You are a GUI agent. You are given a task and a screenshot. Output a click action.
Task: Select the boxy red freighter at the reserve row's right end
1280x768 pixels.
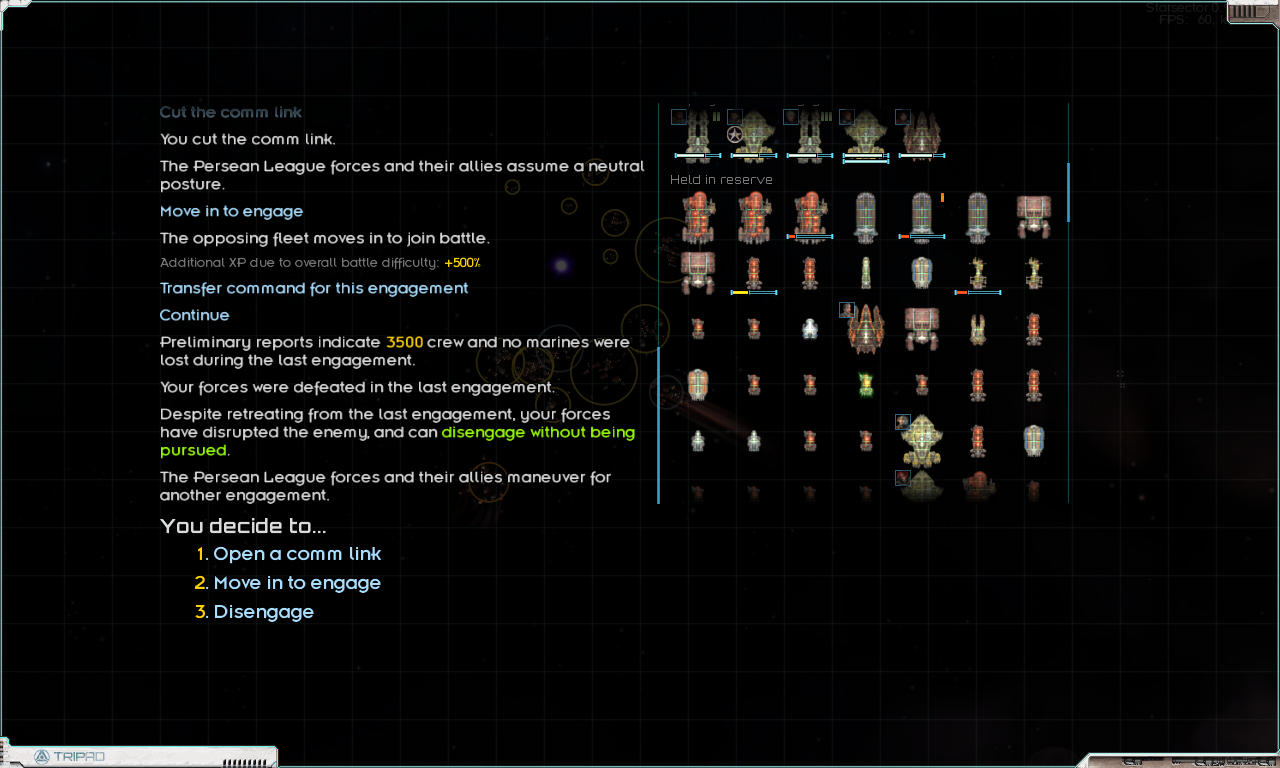1034,218
